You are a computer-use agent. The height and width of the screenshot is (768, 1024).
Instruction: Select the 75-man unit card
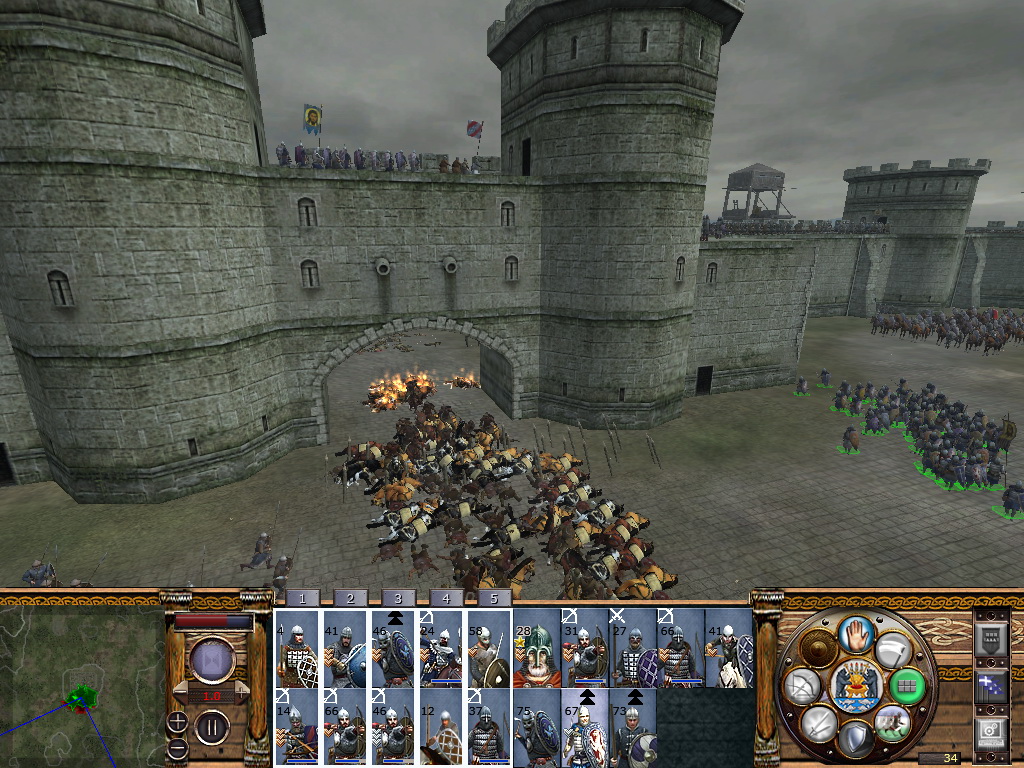coord(536,725)
